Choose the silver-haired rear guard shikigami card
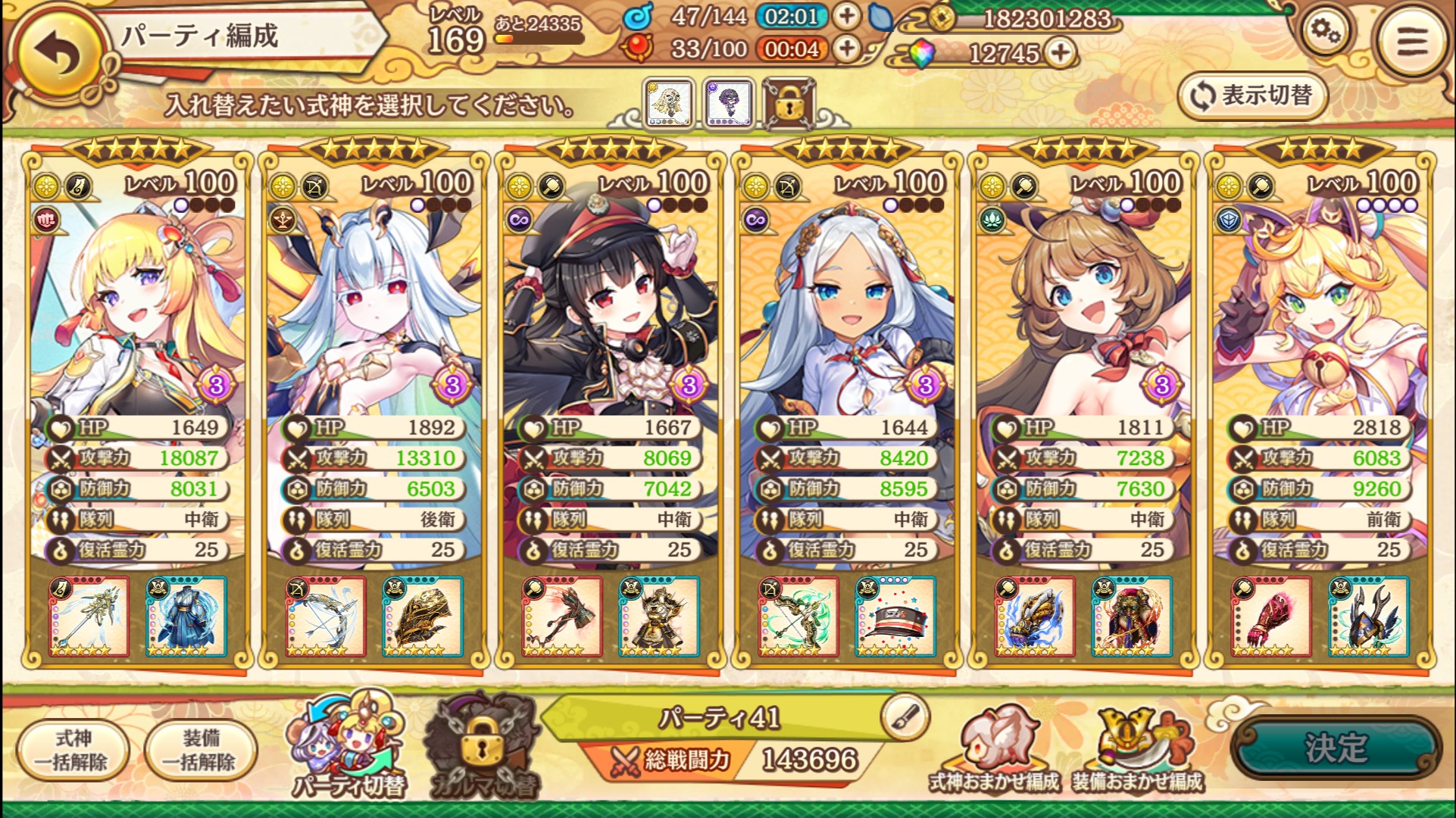 374,303
